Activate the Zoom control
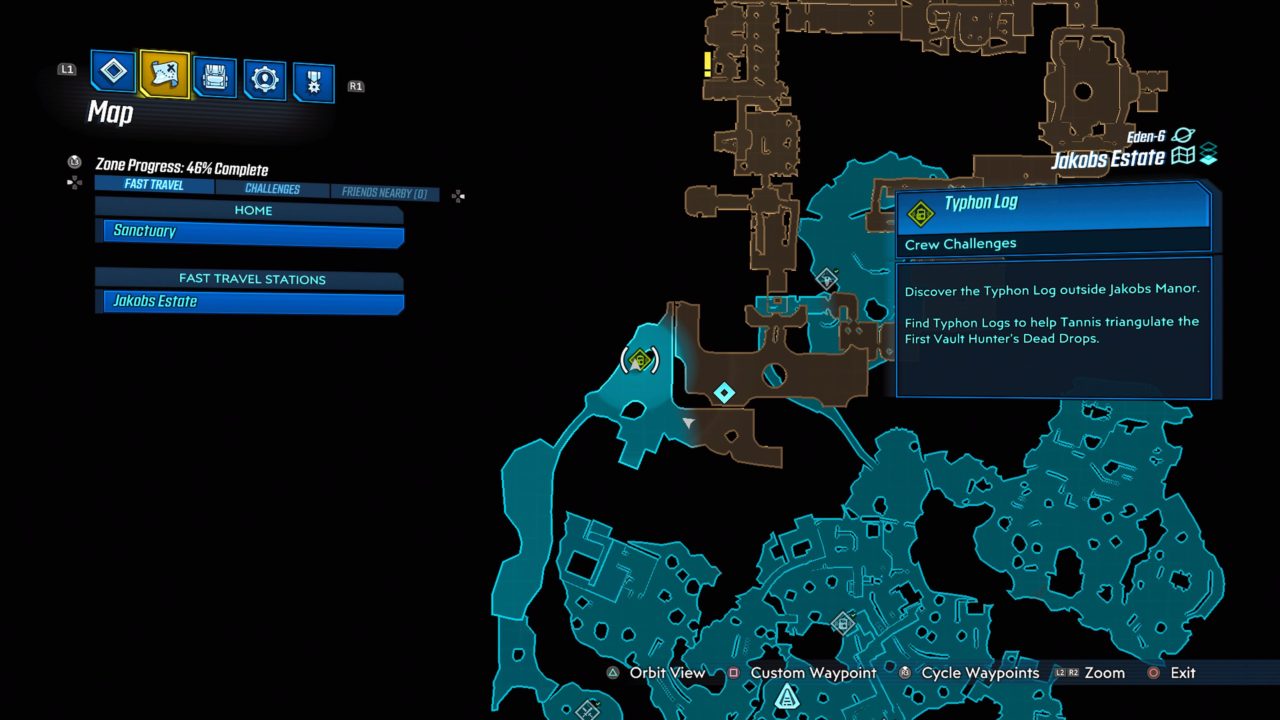 (x=1104, y=673)
